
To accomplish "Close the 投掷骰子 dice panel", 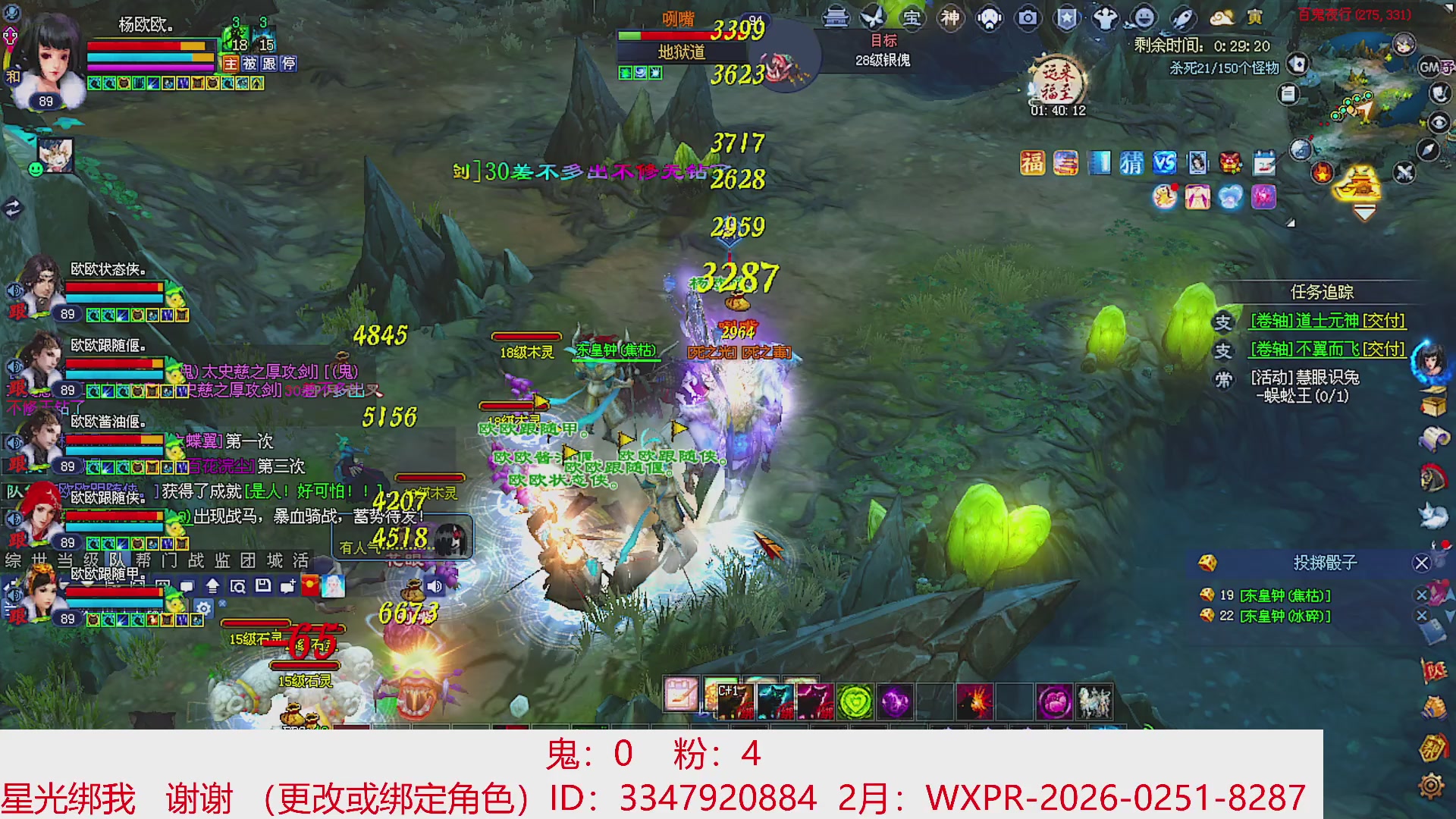I will [1423, 563].
